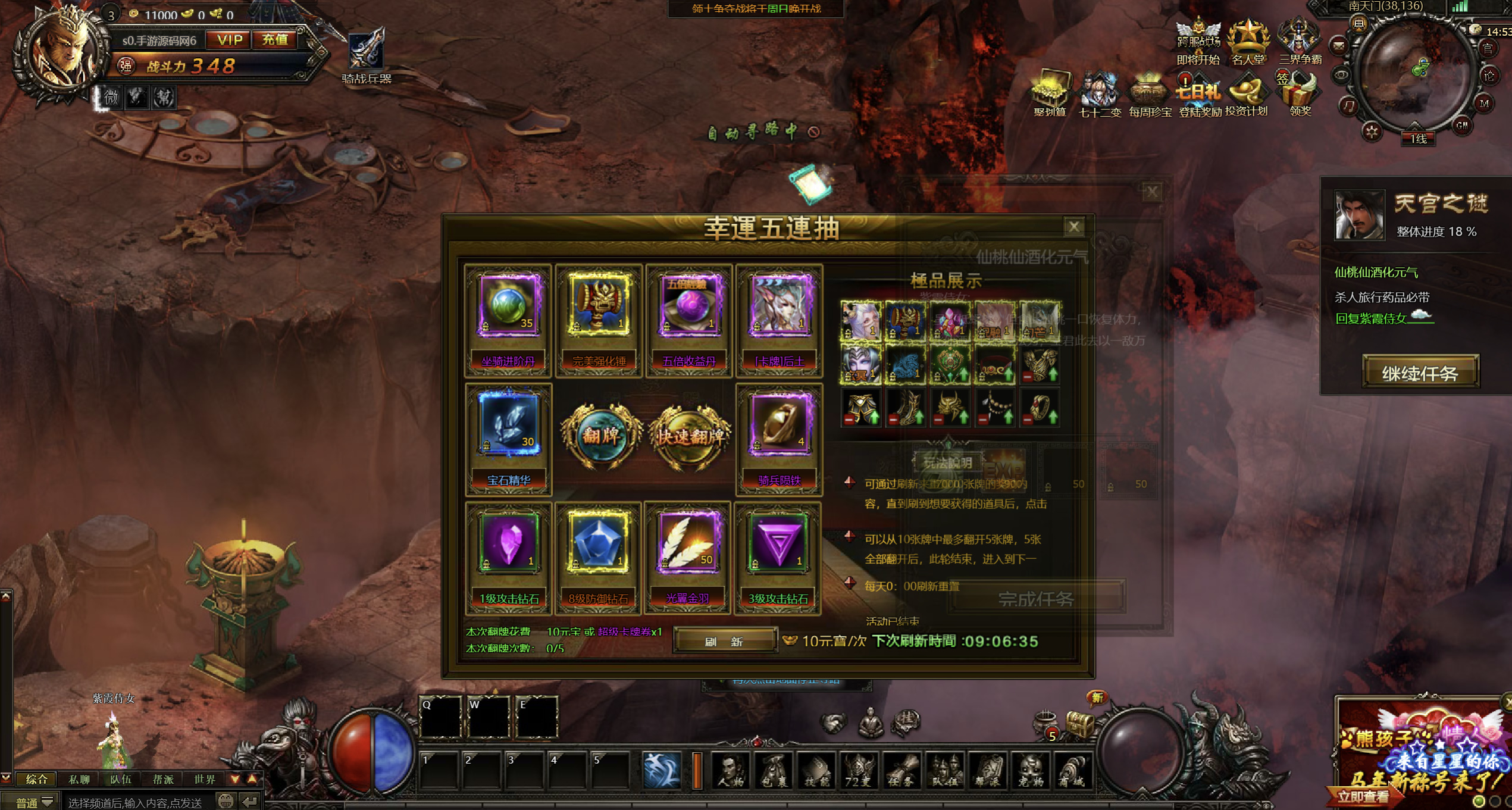Select the 光翼金羽 card

click(x=688, y=558)
